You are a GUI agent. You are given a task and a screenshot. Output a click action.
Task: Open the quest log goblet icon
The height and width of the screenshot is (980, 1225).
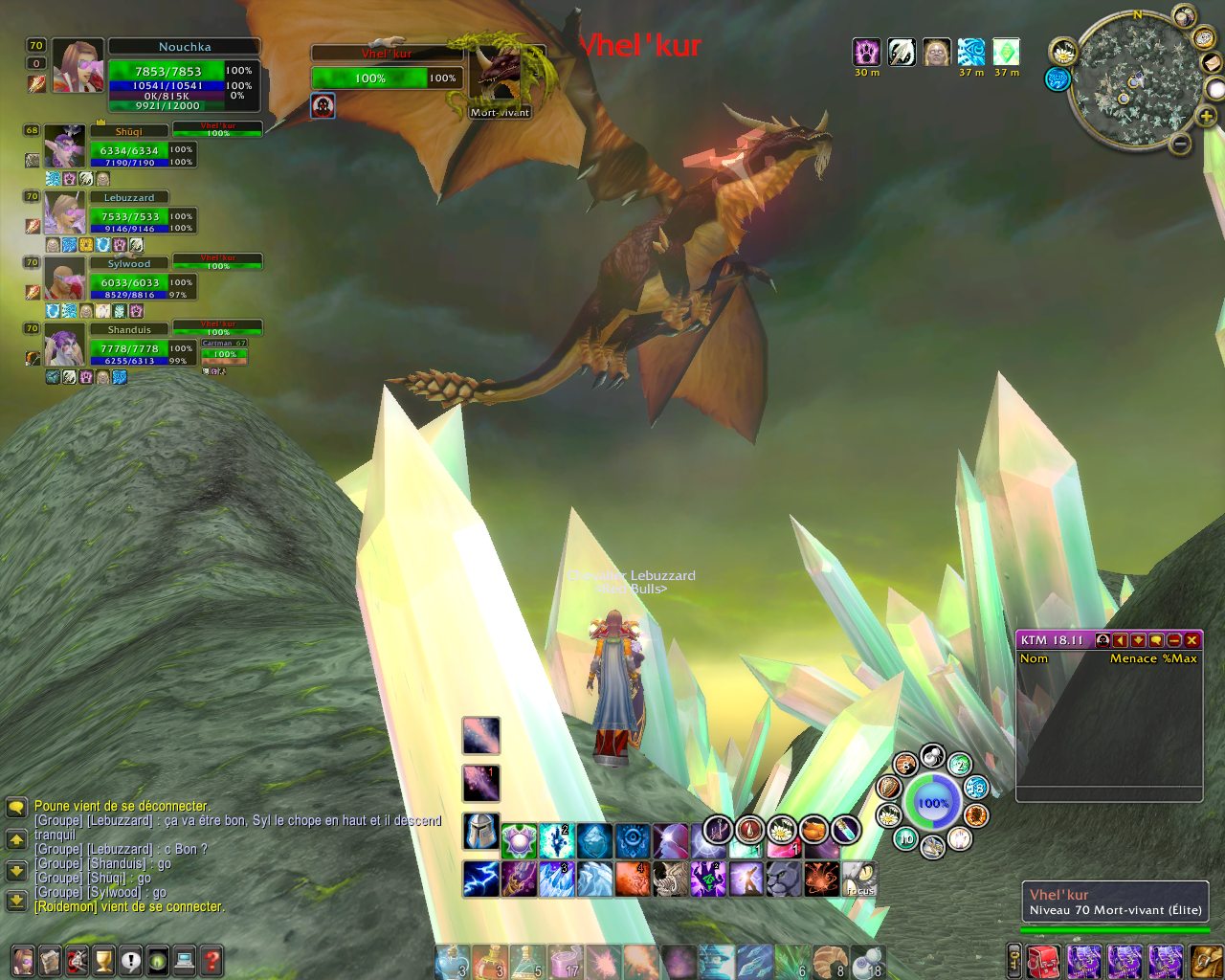pos(103,960)
